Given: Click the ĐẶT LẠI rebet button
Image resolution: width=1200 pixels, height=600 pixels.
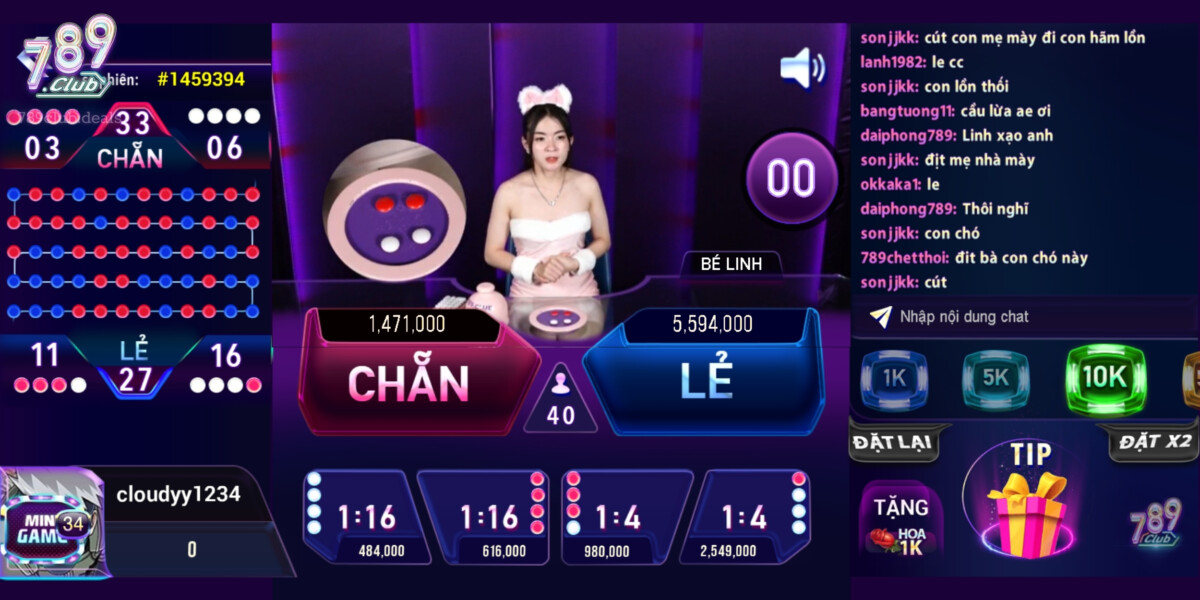Looking at the screenshot, I should [891, 442].
